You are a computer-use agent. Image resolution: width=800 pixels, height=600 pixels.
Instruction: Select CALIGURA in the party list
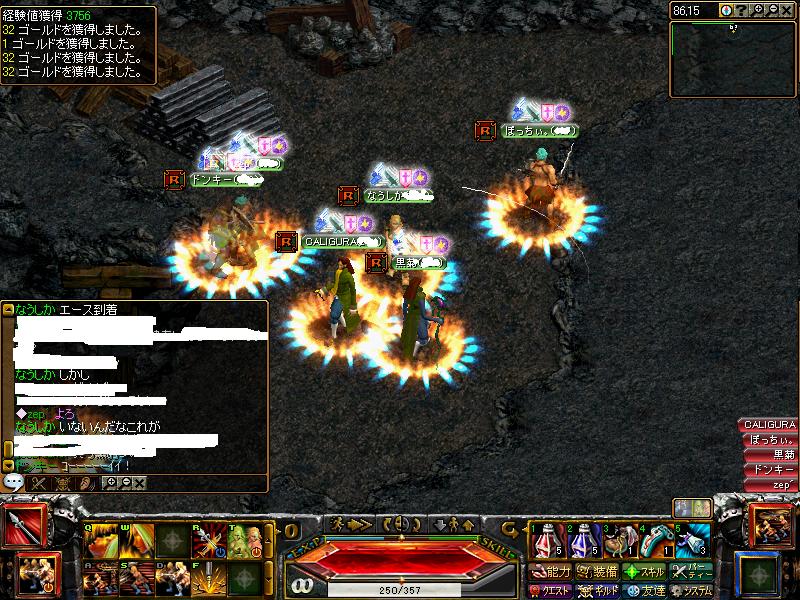click(768, 425)
